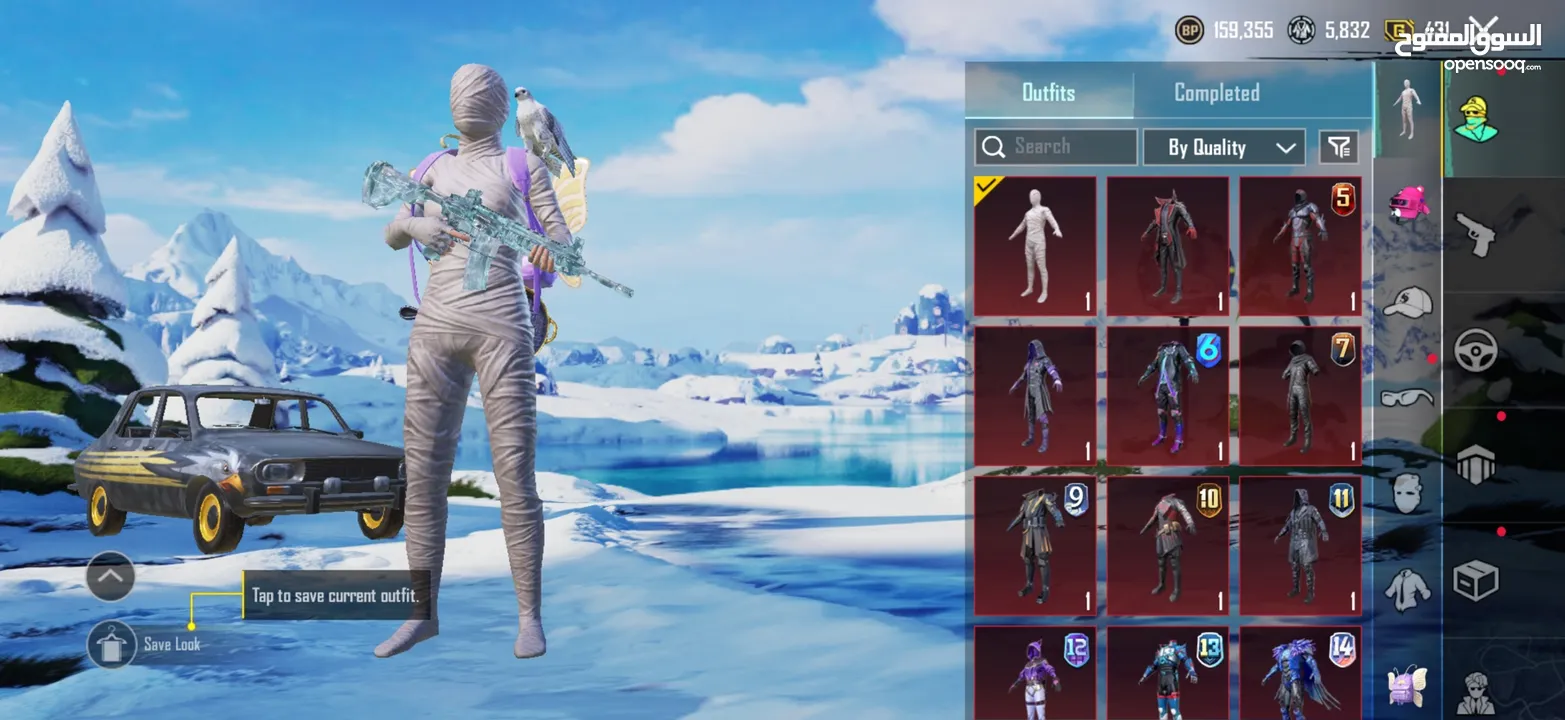The width and height of the screenshot is (1565, 720).
Task: Show the baseball cap headwear category
Action: coord(1408,300)
